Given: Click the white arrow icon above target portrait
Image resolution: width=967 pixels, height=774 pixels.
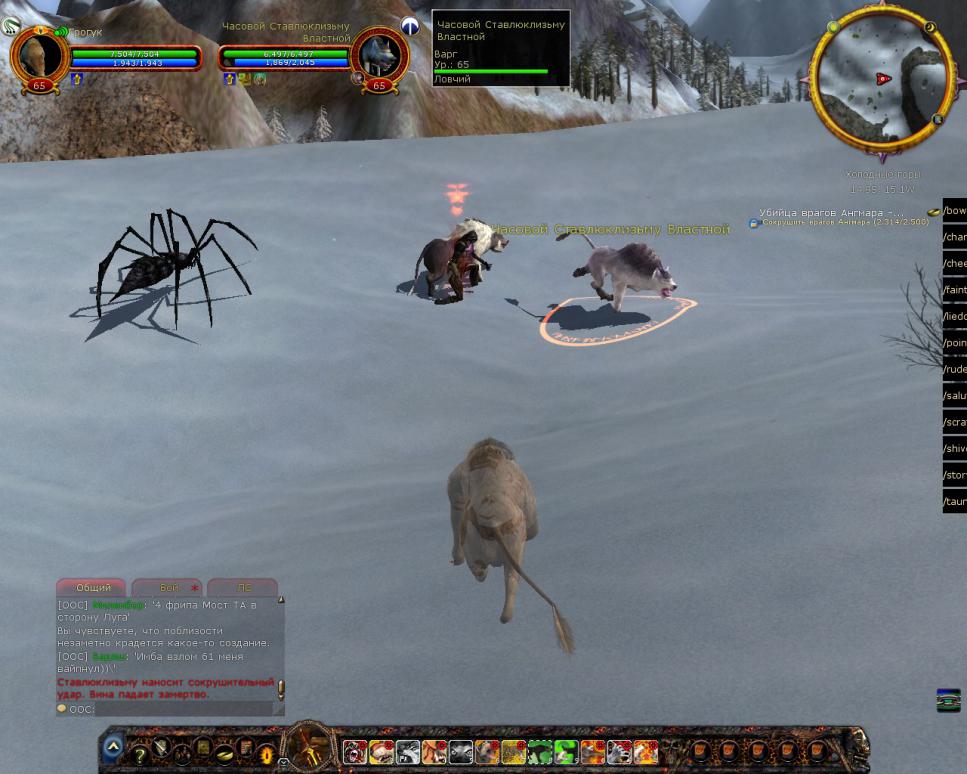Looking at the screenshot, I should [410, 27].
